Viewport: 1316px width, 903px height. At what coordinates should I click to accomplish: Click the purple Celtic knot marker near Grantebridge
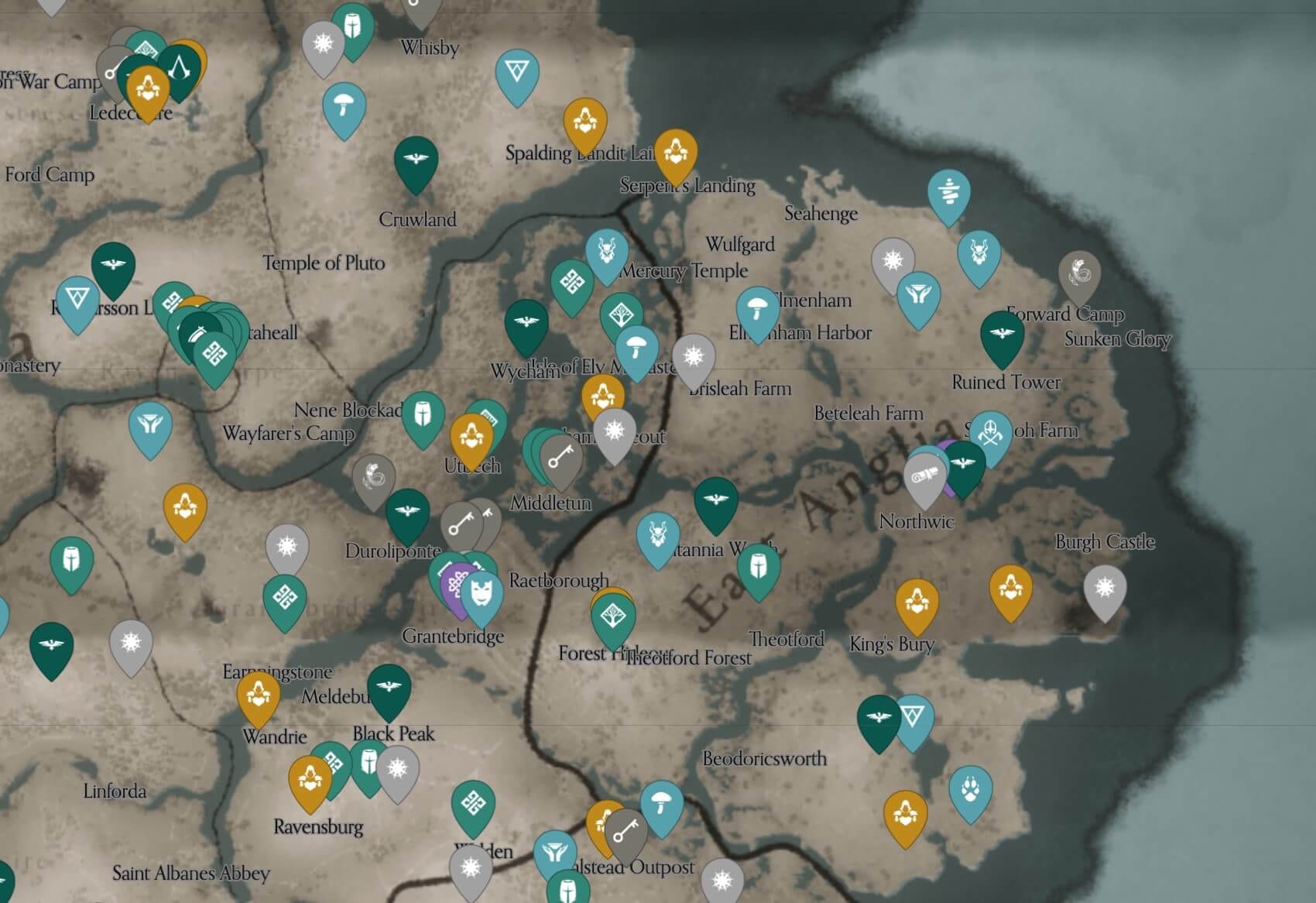point(457,582)
